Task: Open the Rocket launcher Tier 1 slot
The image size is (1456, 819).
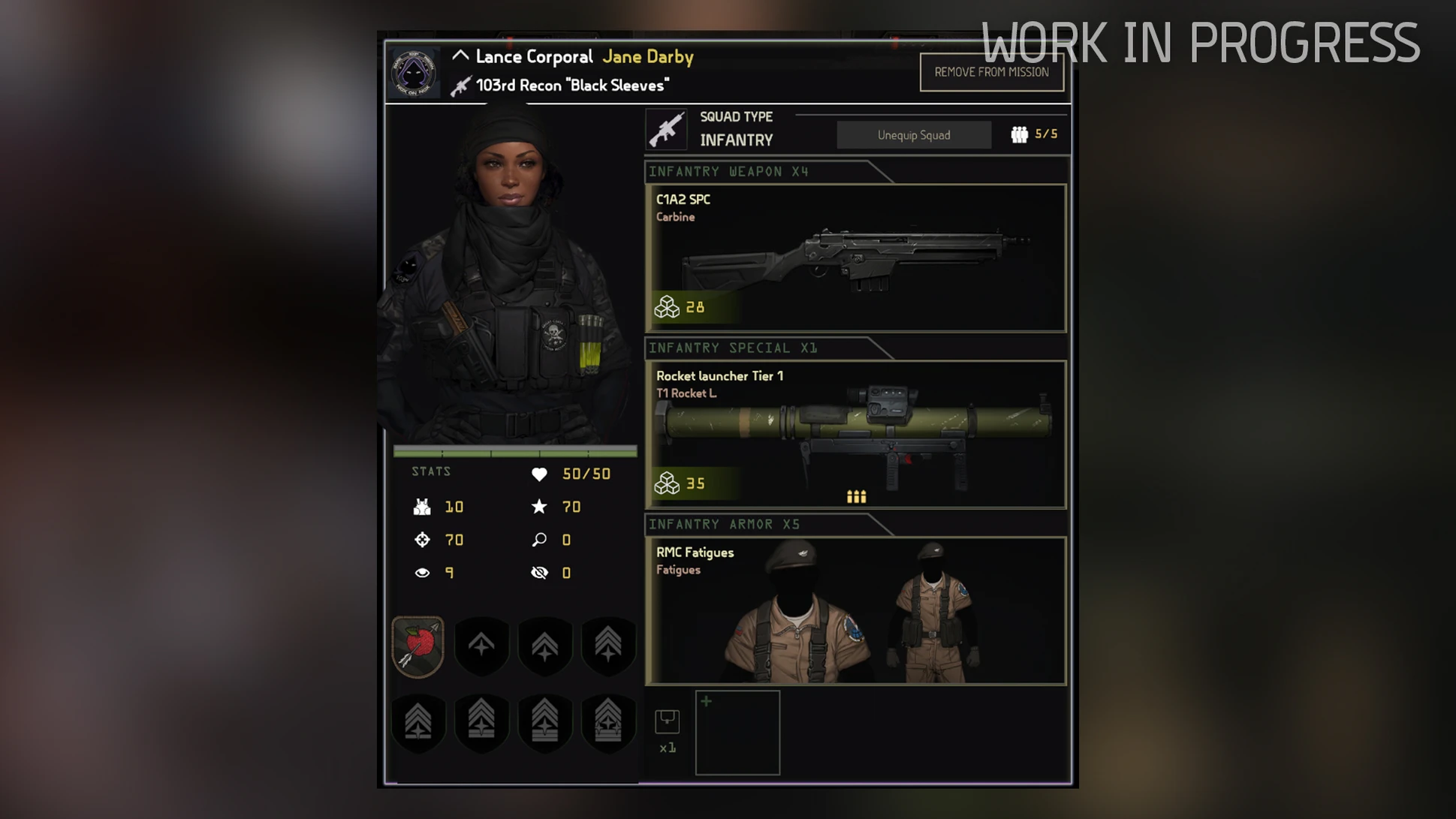Action: [x=855, y=434]
